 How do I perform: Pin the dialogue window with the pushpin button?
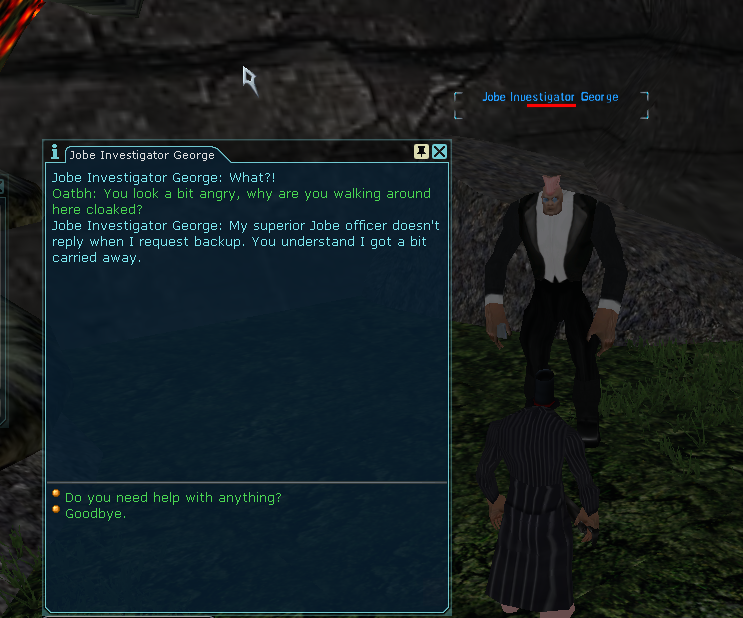[x=422, y=152]
